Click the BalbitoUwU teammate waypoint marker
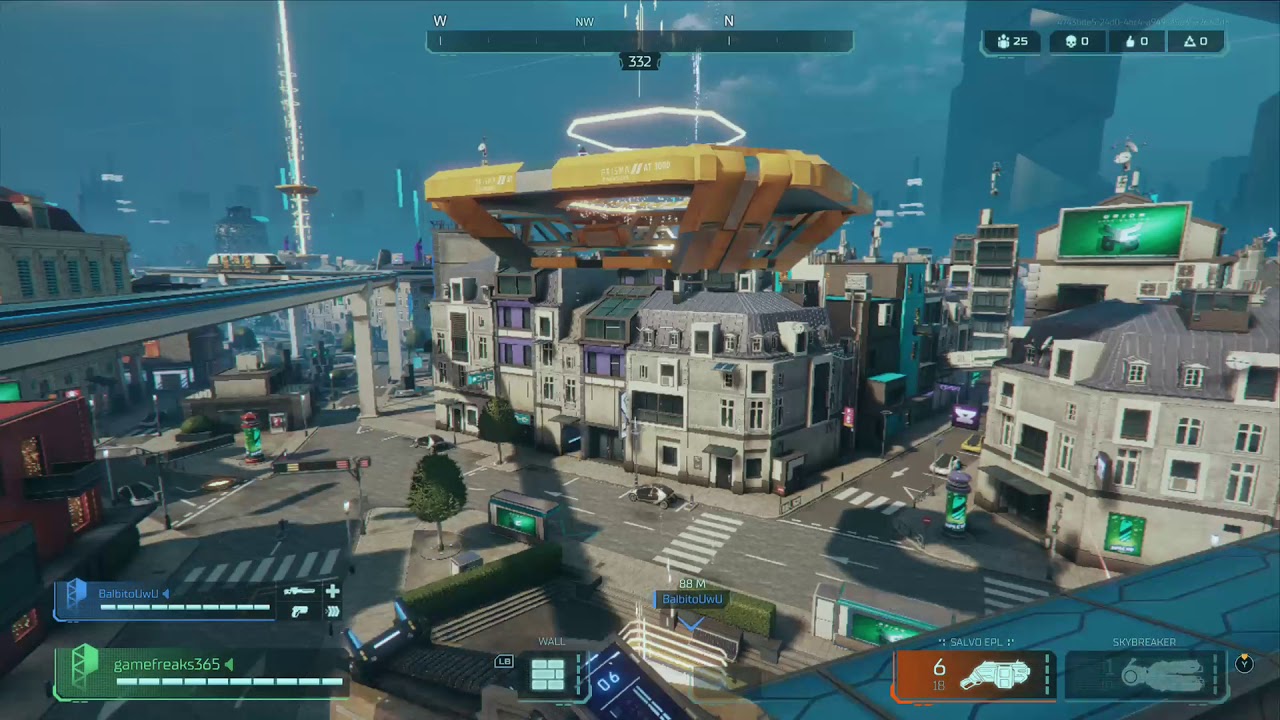The width and height of the screenshot is (1280, 720). point(691,599)
